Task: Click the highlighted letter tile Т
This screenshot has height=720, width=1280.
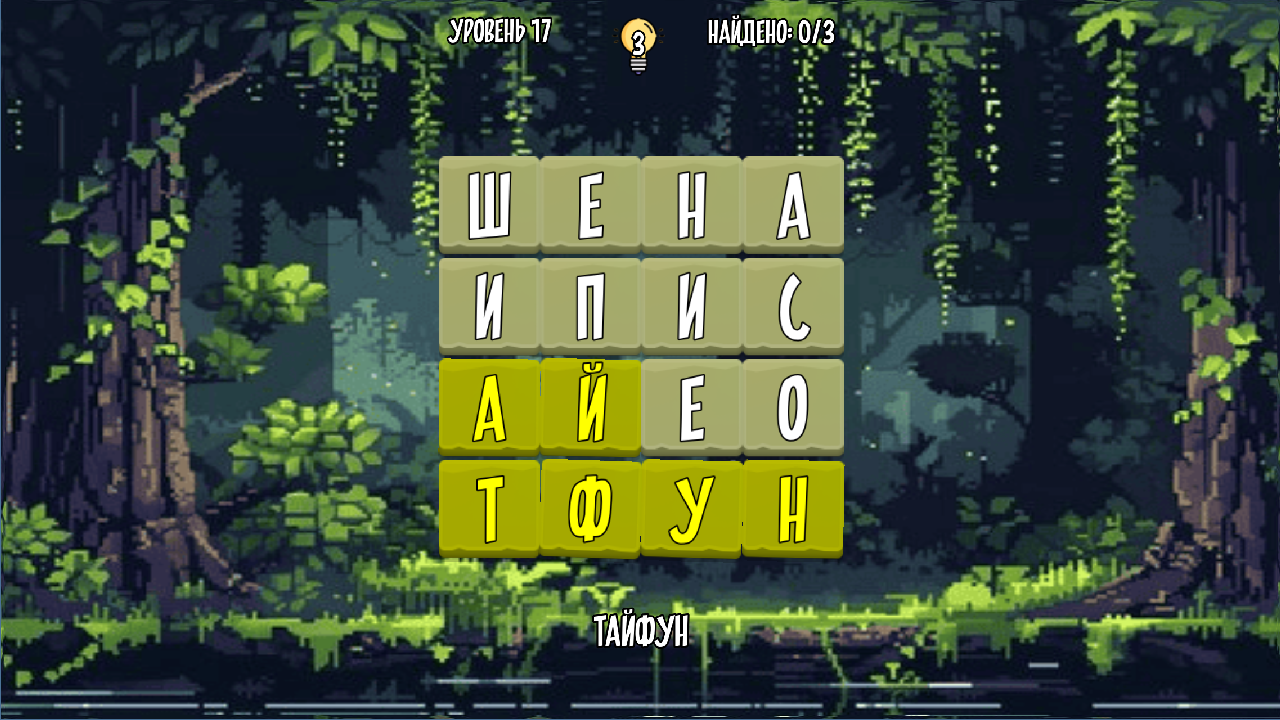Action: pos(490,505)
